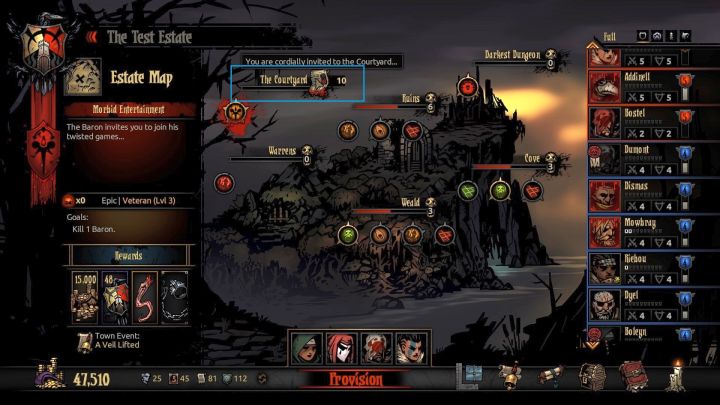Click the 15,000 gold reward icon
720x405 pixels.
(85, 296)
